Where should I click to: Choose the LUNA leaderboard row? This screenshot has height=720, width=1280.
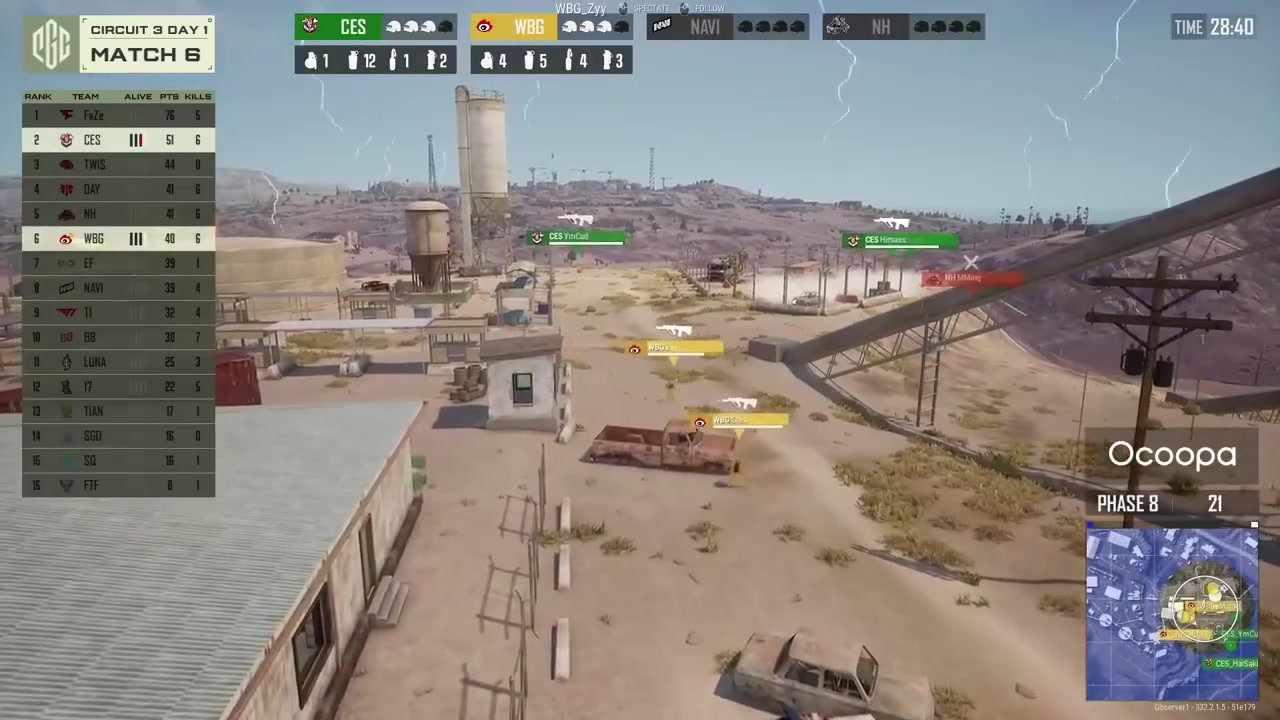click(x=118, y=362)
